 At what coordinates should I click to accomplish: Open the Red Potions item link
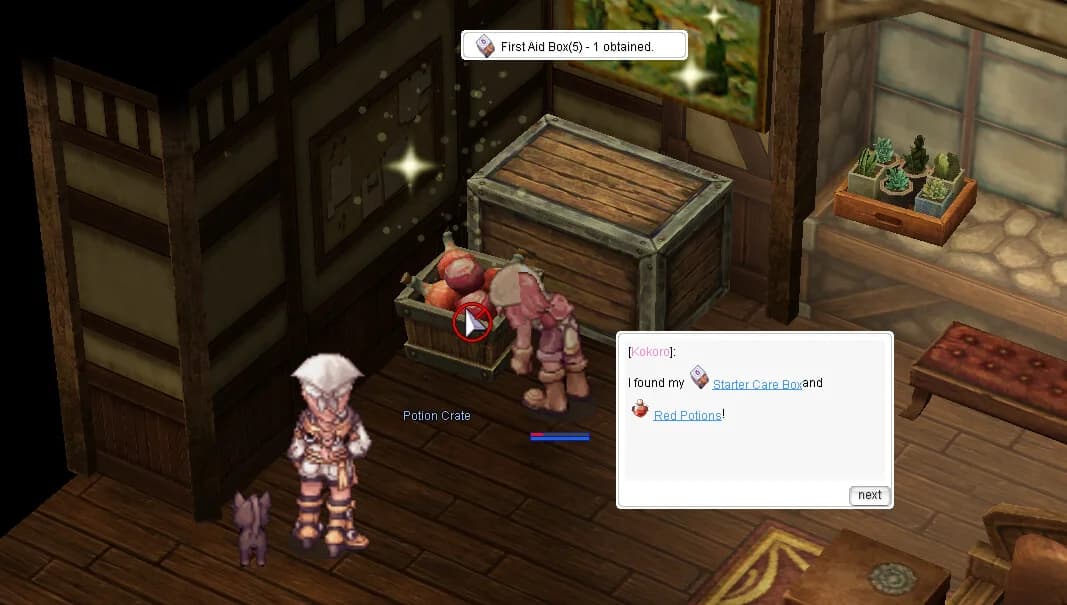click(x=687, y=415)
